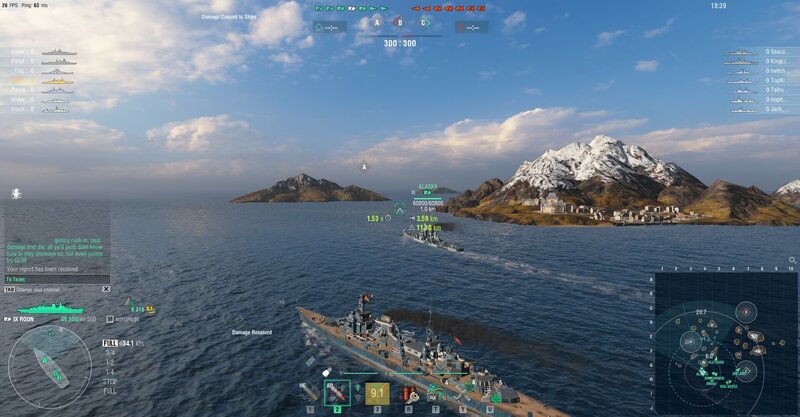The width and height of the screenshot is (800, 417).
Task: Click capture point A indicator
Action: point(377,22)
